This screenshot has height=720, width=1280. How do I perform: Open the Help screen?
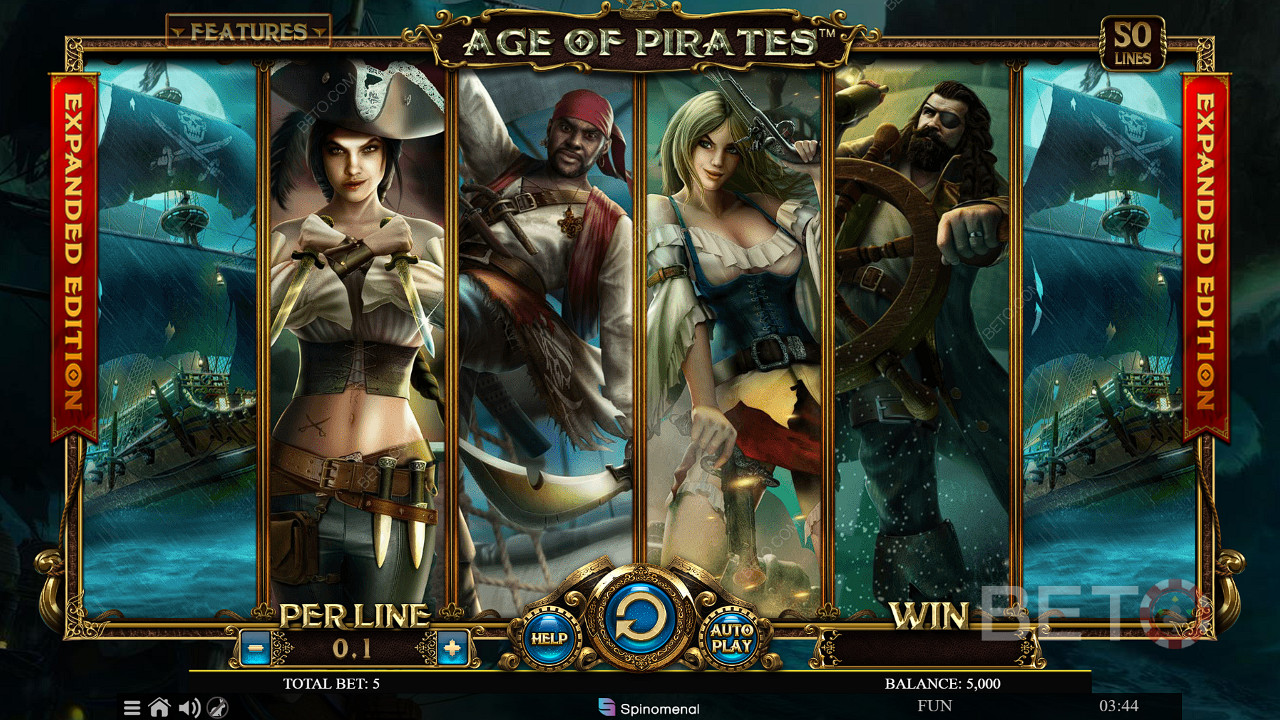click(549, 637)
